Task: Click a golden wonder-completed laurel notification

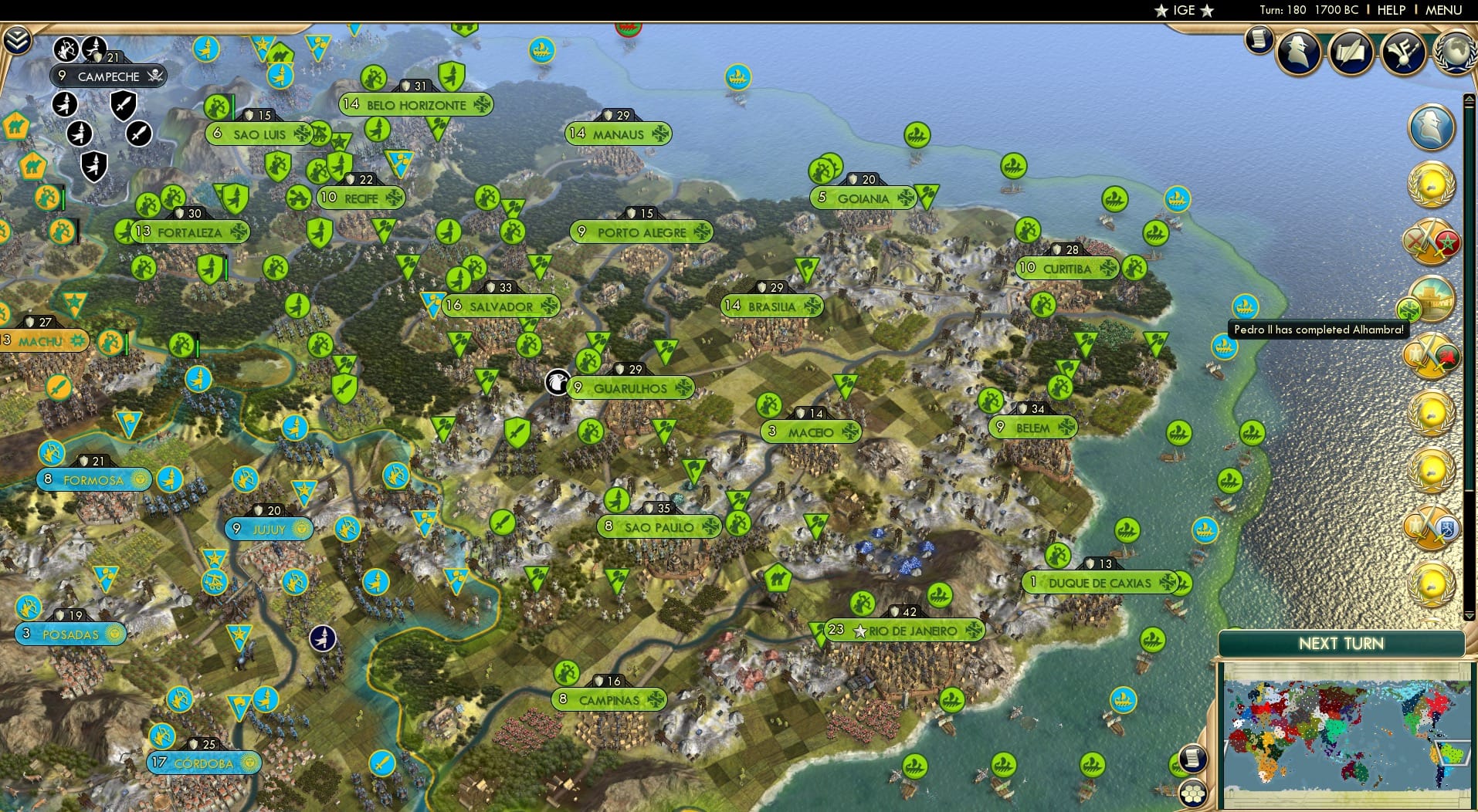Action: tap(1432, 184)
